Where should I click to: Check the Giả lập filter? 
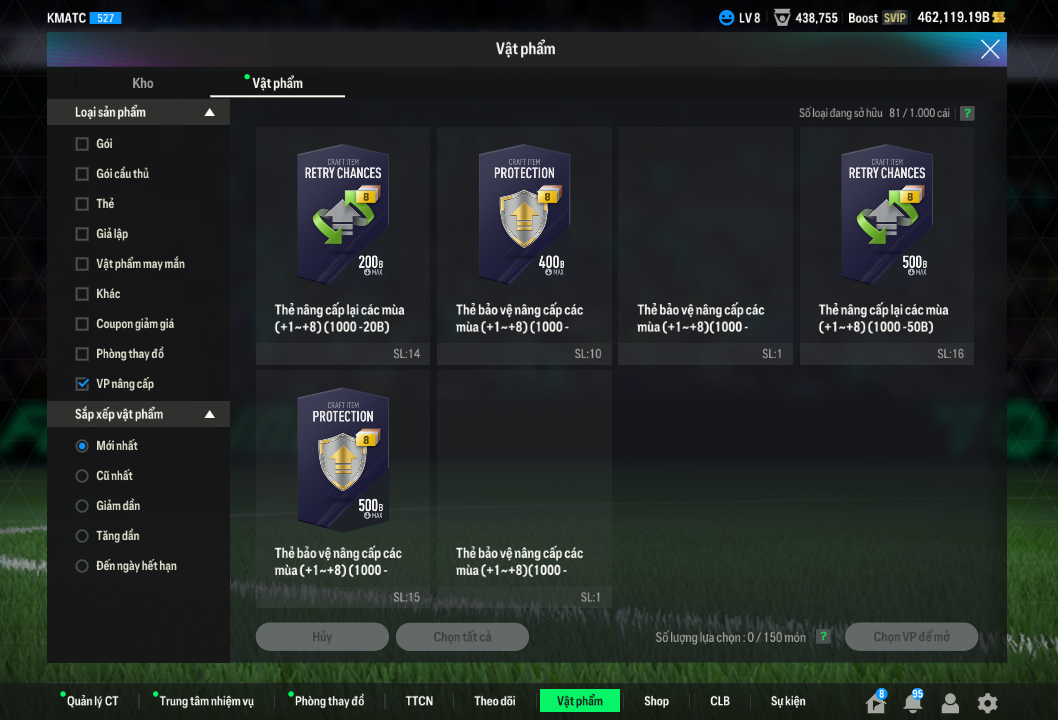click(x=82, y=234)
